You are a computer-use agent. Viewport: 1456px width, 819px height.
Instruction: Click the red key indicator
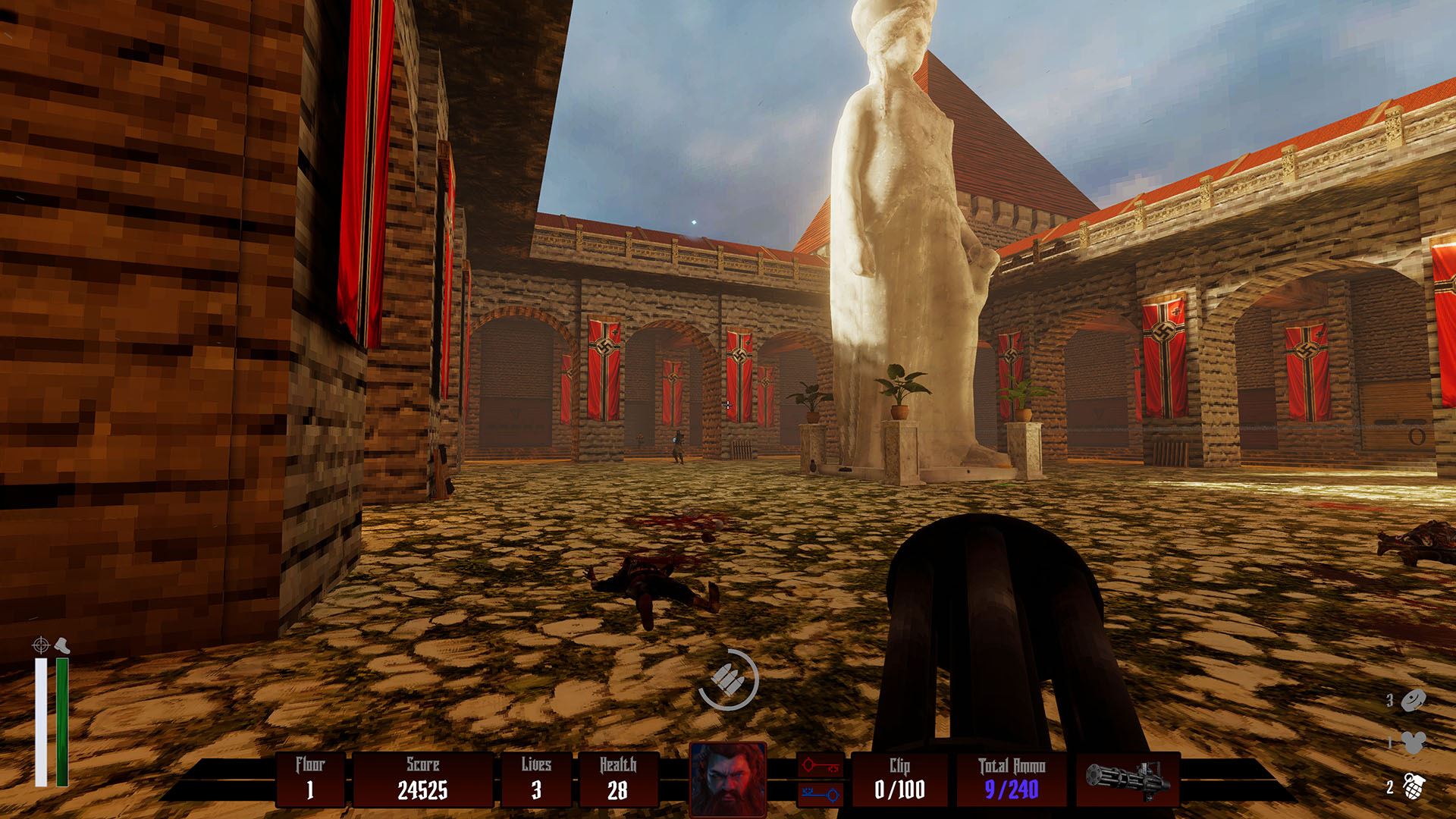coord(821,766)
